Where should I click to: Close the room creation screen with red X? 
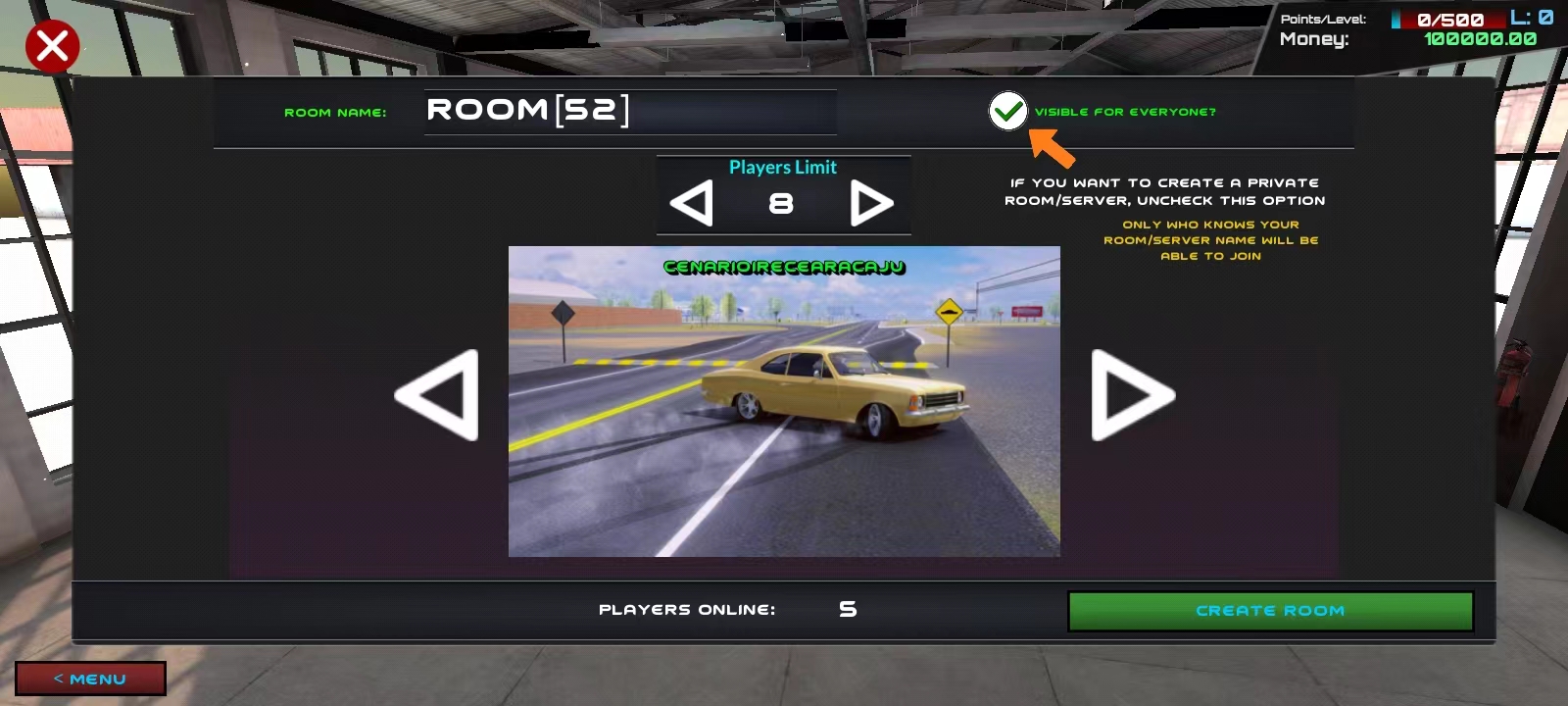(x=52, y=46)
